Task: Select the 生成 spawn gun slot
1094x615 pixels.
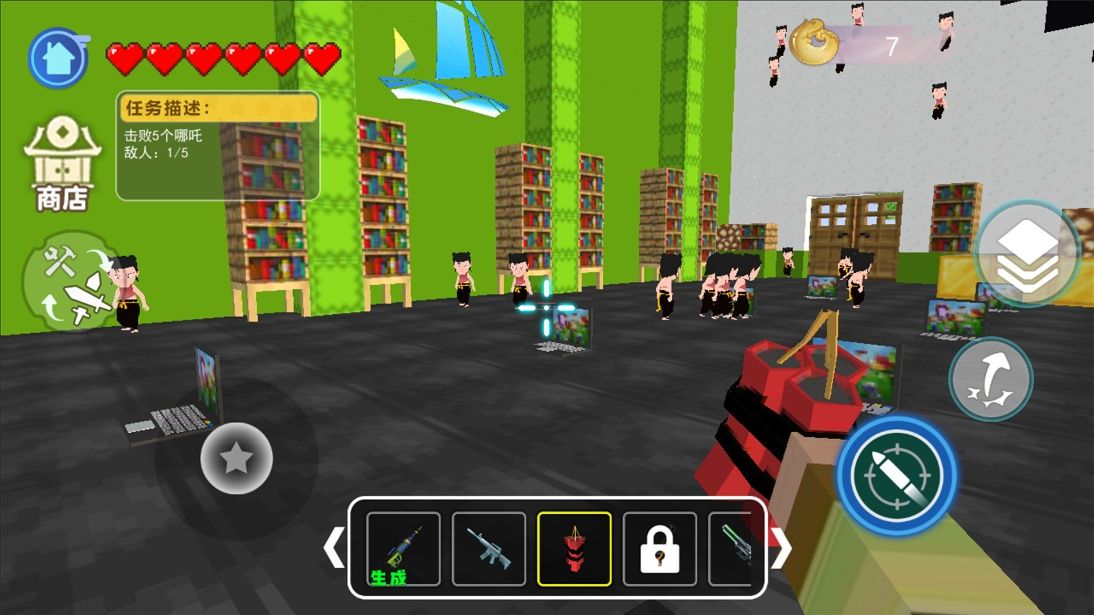Action: (403, 549)
